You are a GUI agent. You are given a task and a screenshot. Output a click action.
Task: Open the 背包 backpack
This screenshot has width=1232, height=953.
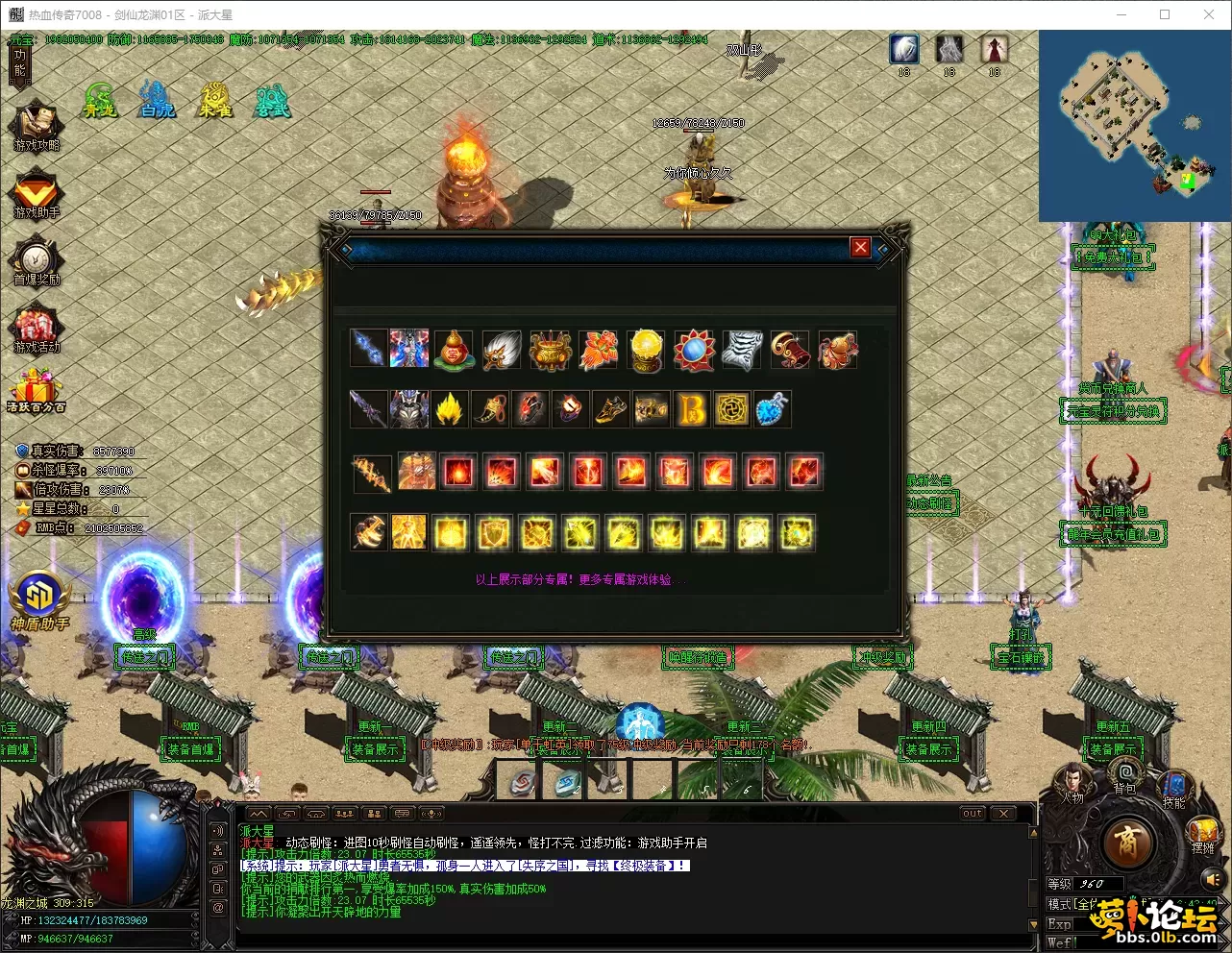pyautogui.click(x=1124, y=774)
